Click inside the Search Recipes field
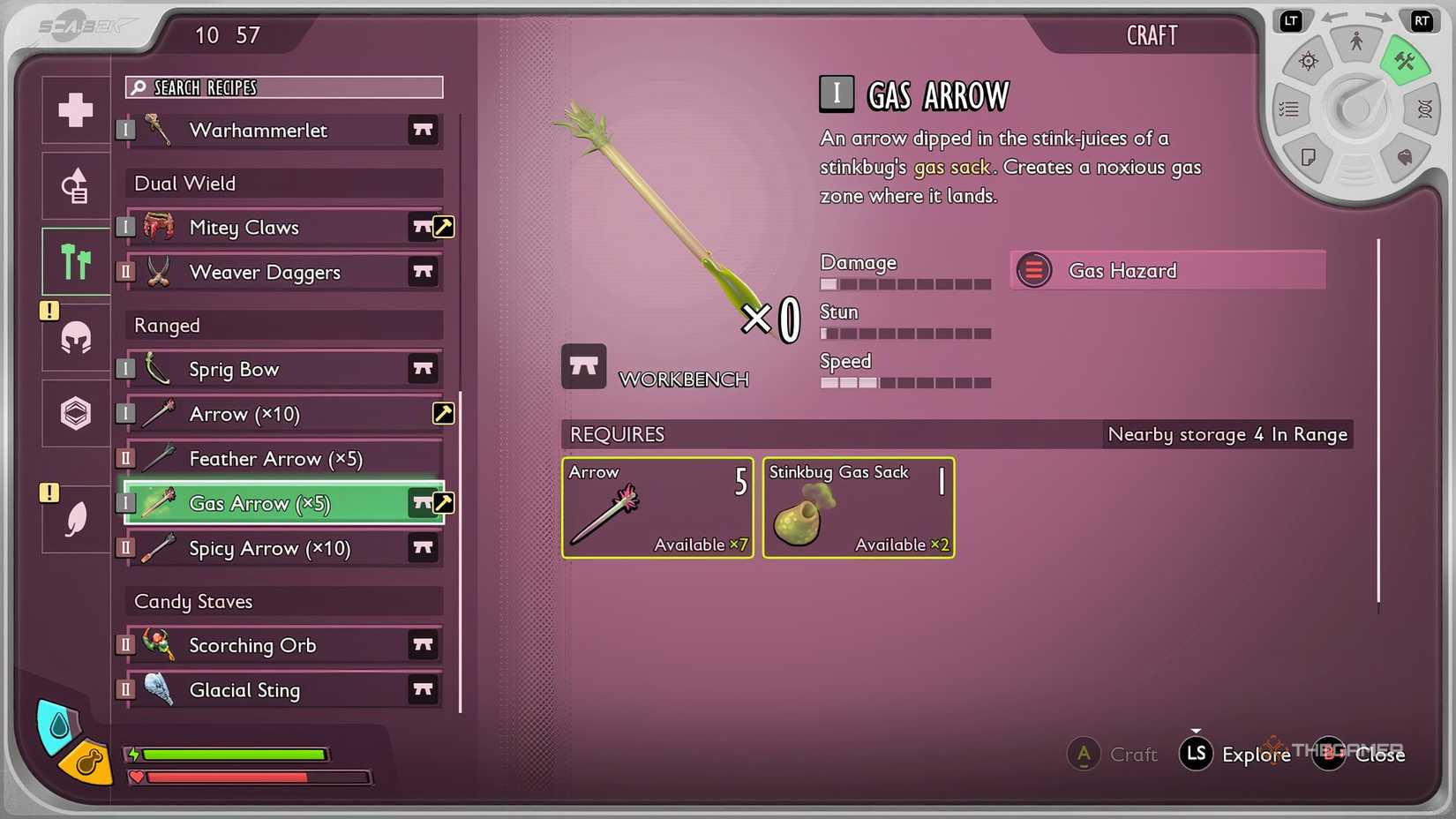 click(283, 87)
